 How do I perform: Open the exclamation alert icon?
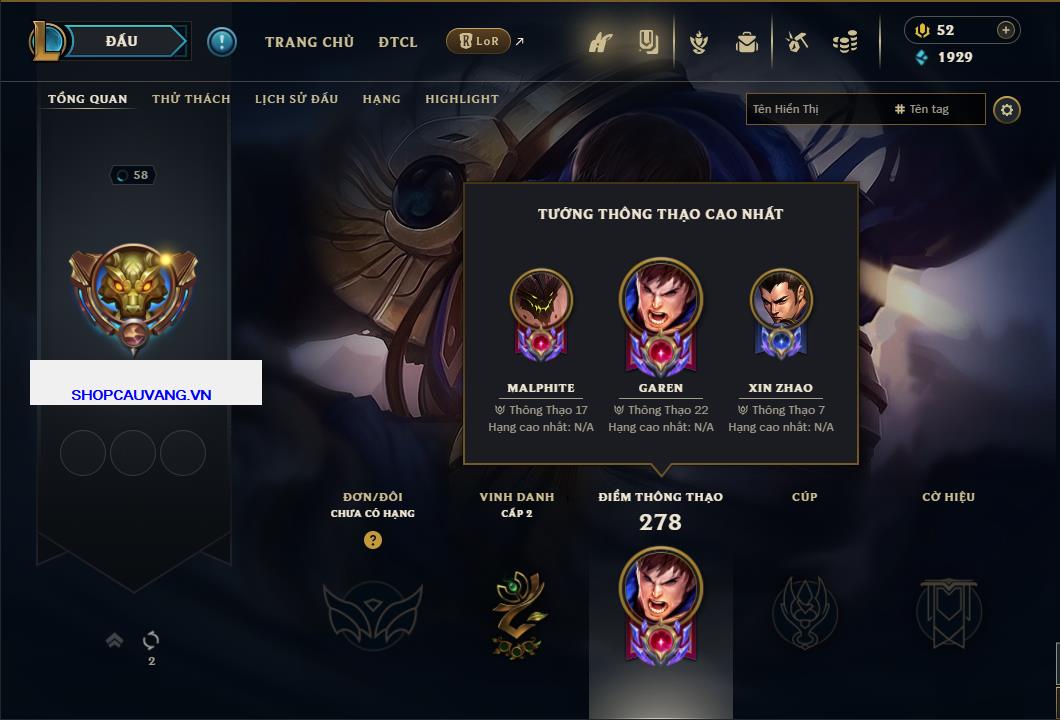[222, 42]
